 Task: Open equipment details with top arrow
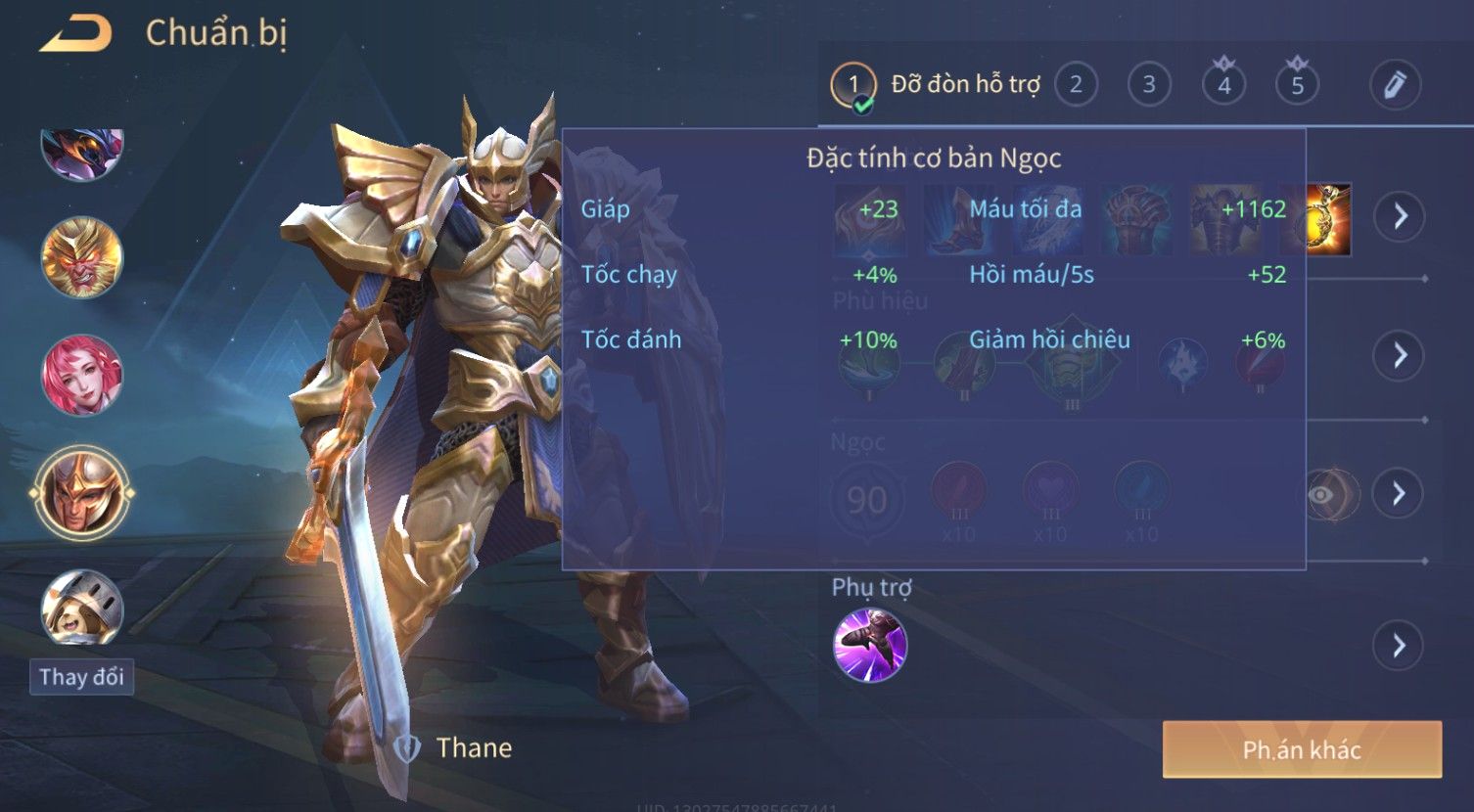point(1400,216)
